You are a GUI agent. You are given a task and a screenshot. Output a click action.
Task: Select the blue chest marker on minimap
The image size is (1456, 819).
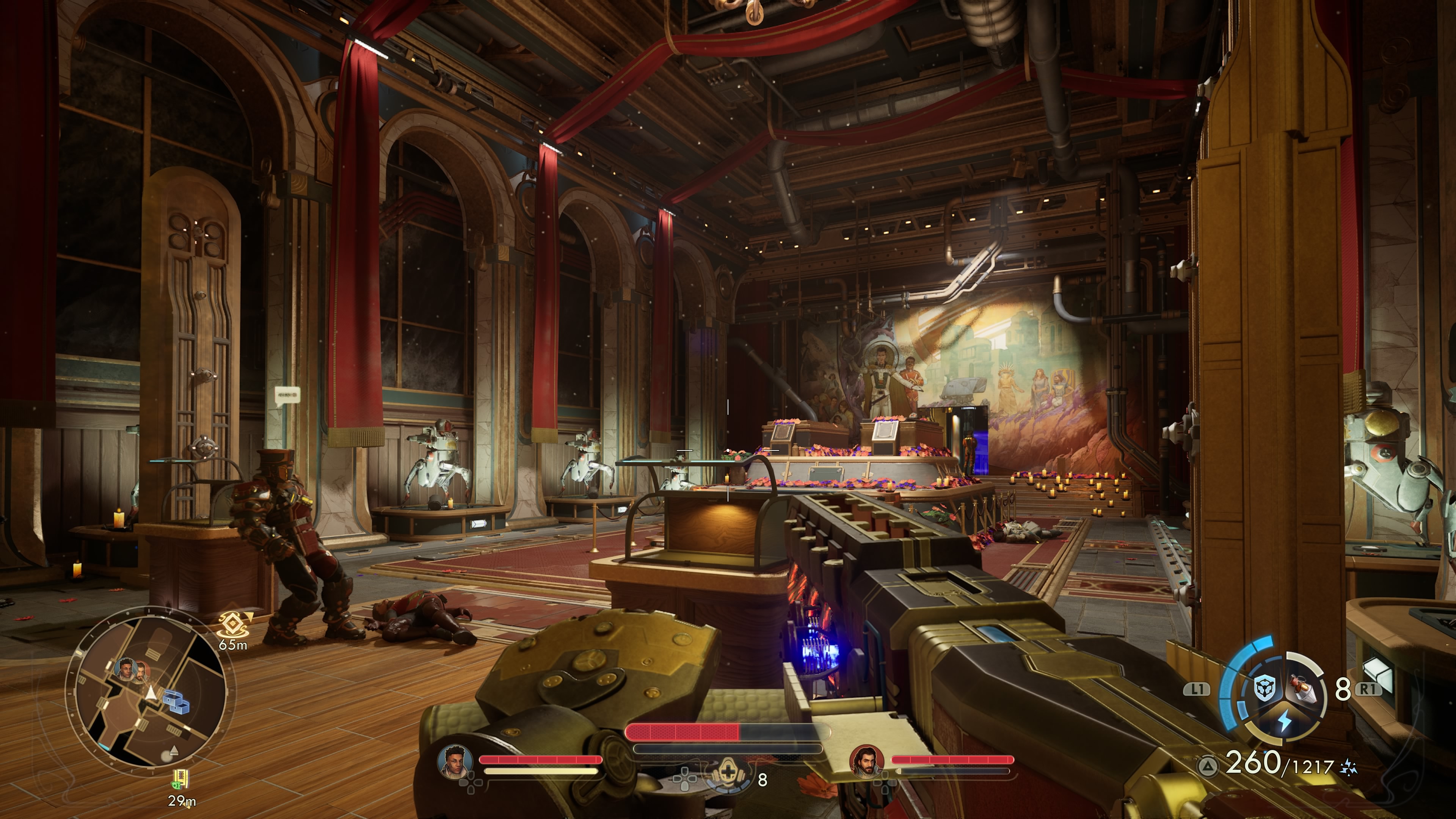[x=176, y=701]
